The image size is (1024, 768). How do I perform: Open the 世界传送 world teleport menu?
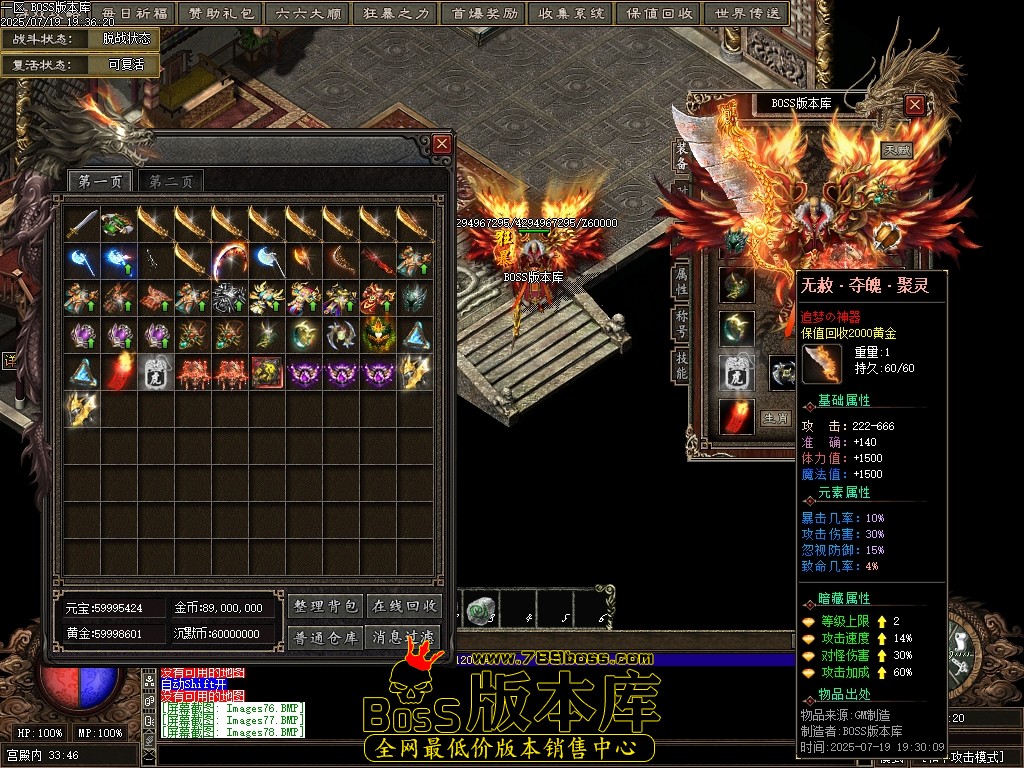(747, 14)
